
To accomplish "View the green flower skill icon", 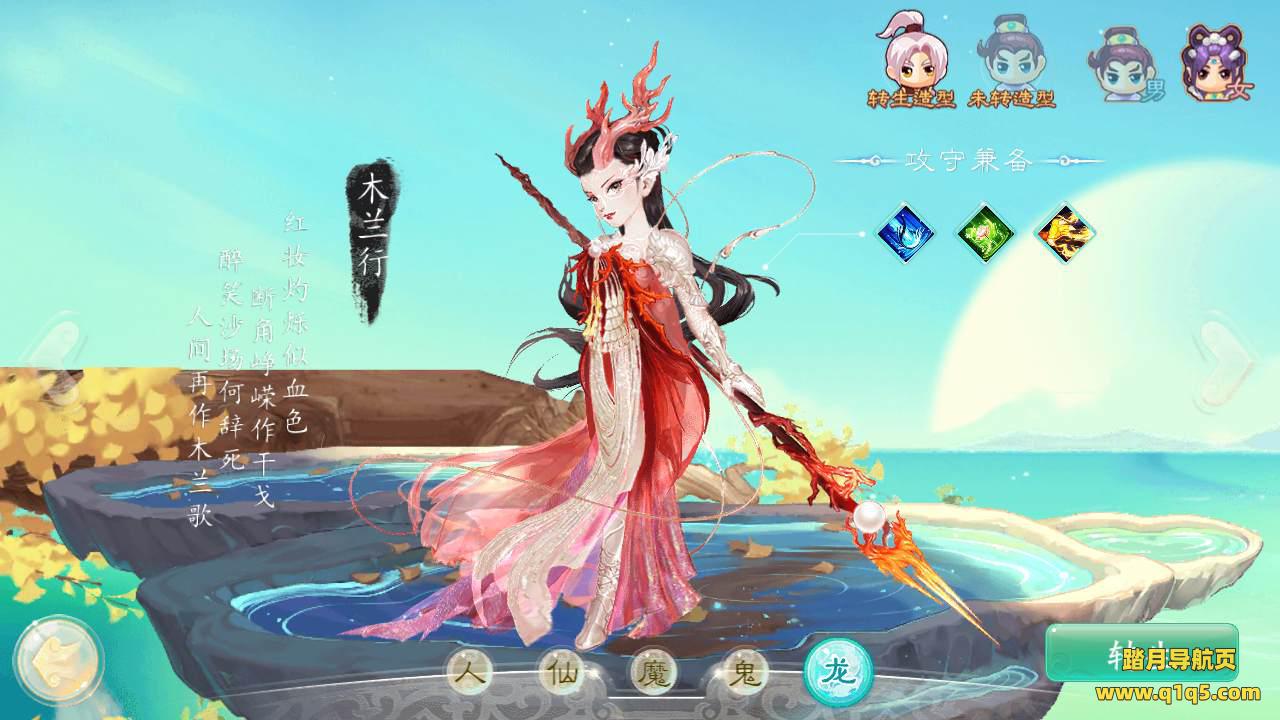I will click(x=985, y=233).
